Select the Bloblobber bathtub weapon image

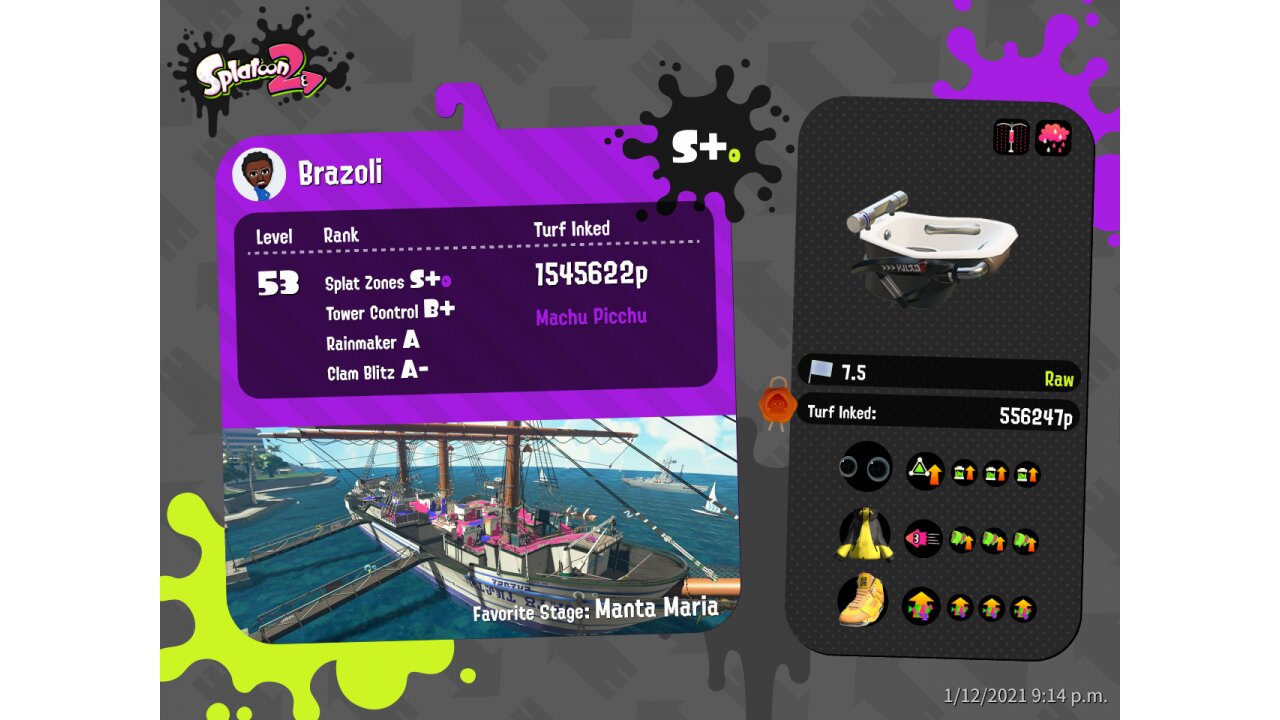[x=931, y=245]
